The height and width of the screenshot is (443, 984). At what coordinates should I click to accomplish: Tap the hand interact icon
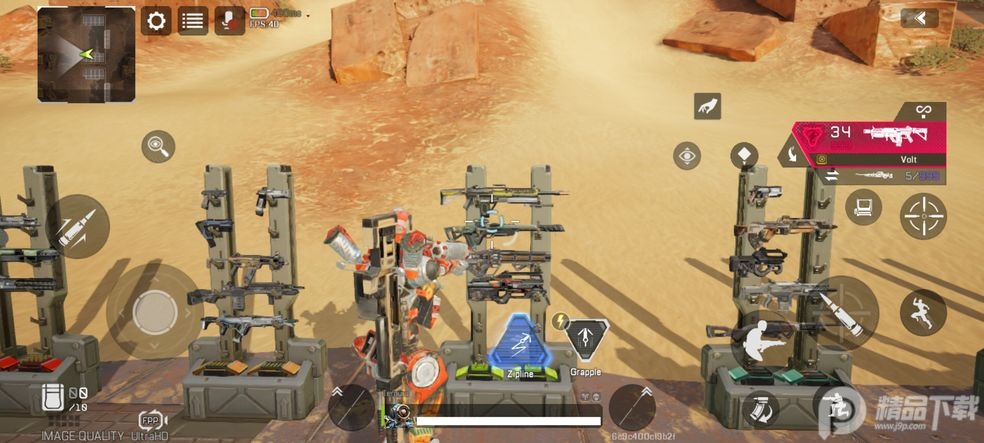tap(707, 105)
